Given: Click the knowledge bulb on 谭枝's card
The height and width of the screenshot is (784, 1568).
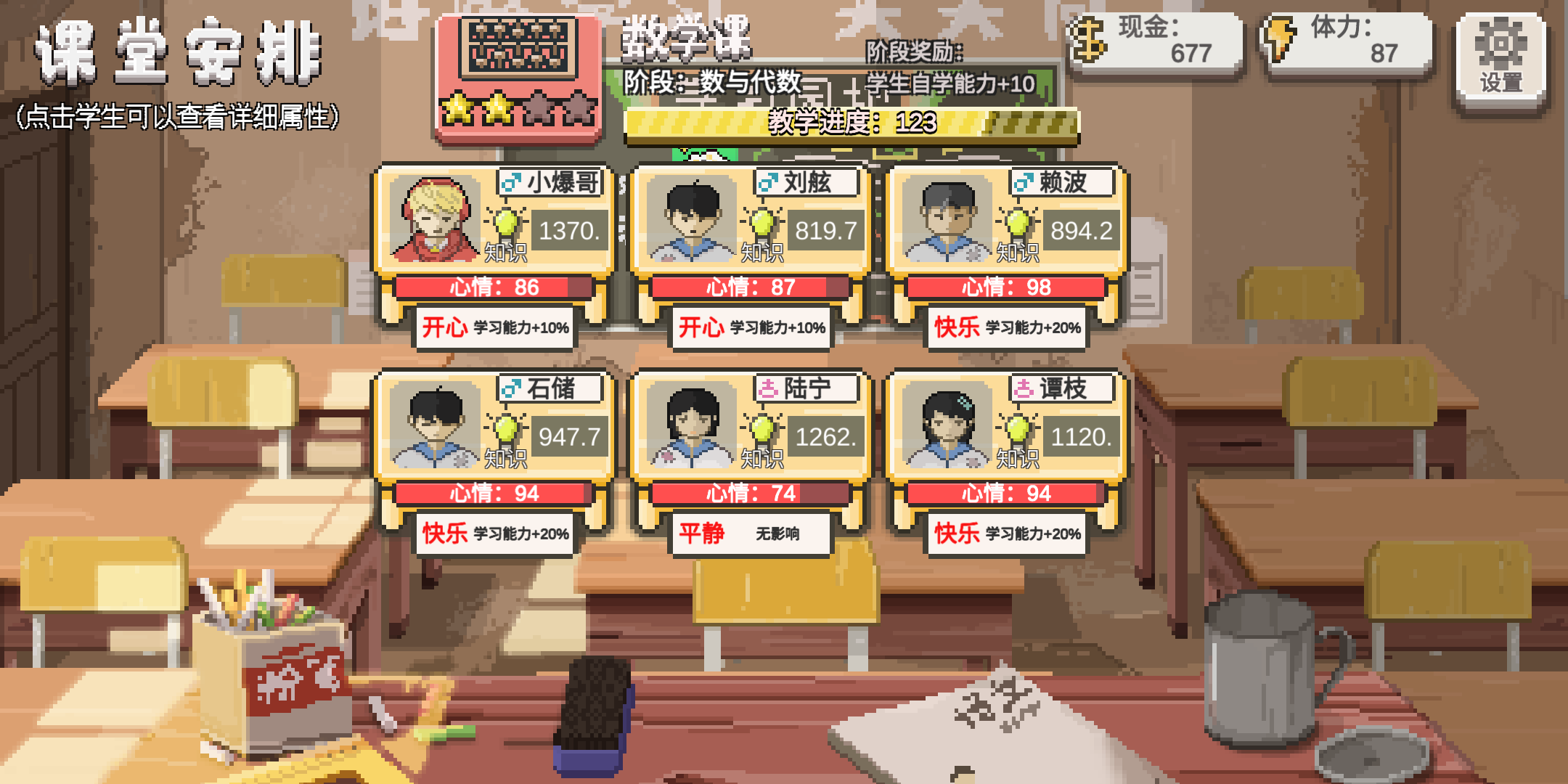Looking at the screenshot, I should (1020, 428).
